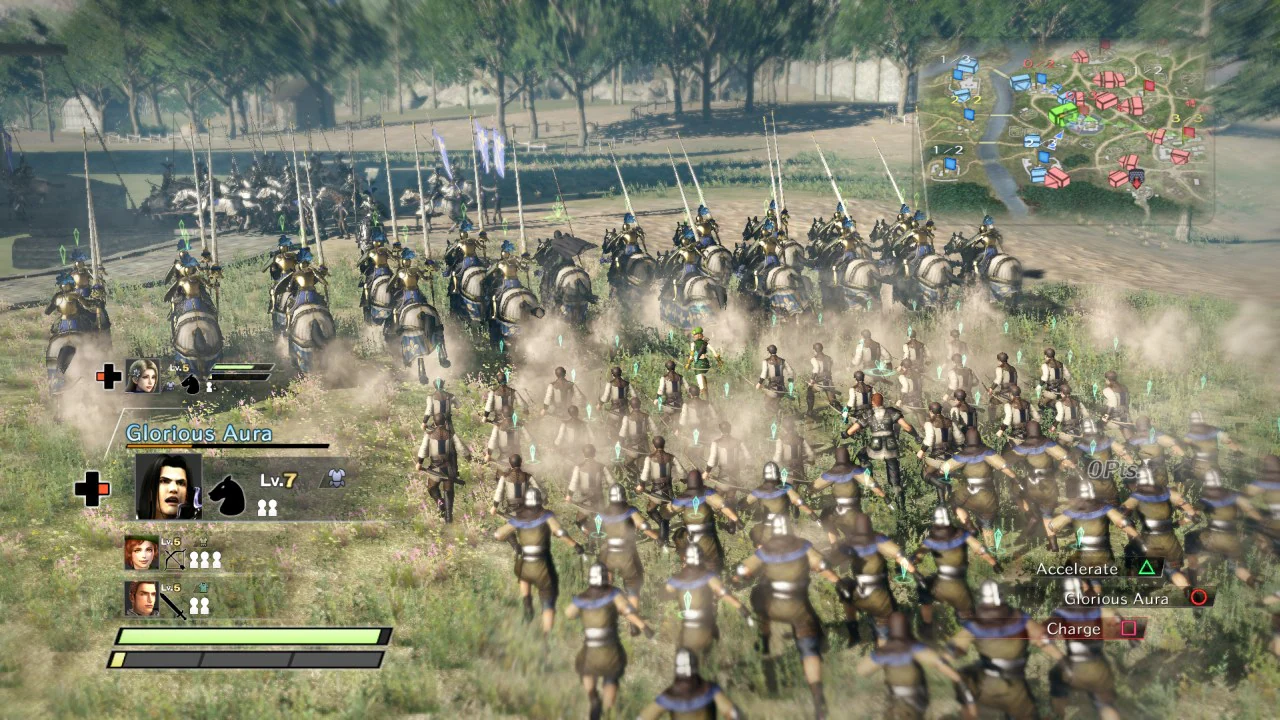Toggle the pink square Charge command
This screenshot has width=1280, height=720.
click(1130, 629)
